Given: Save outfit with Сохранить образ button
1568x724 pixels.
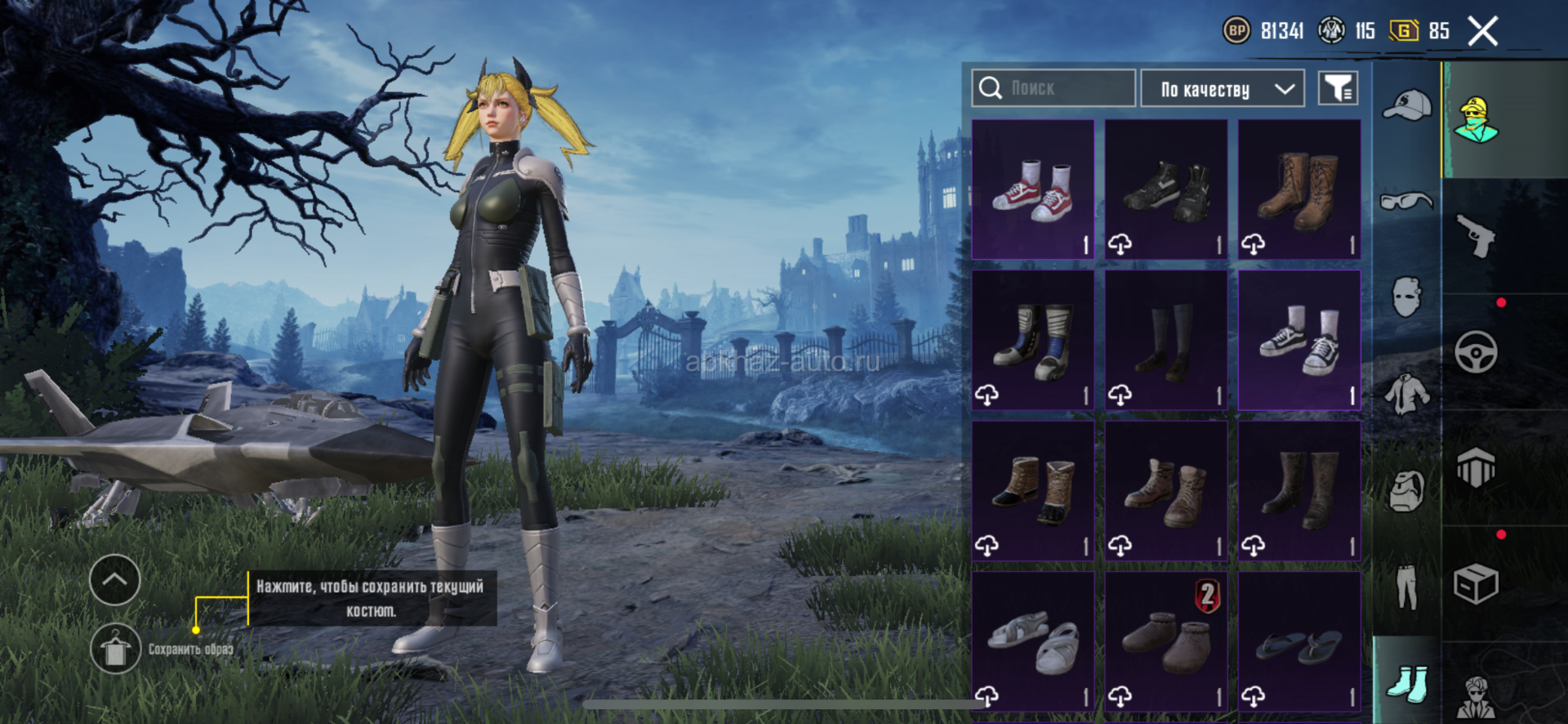Looking at the screenshot, I should (x=115, y=650).
